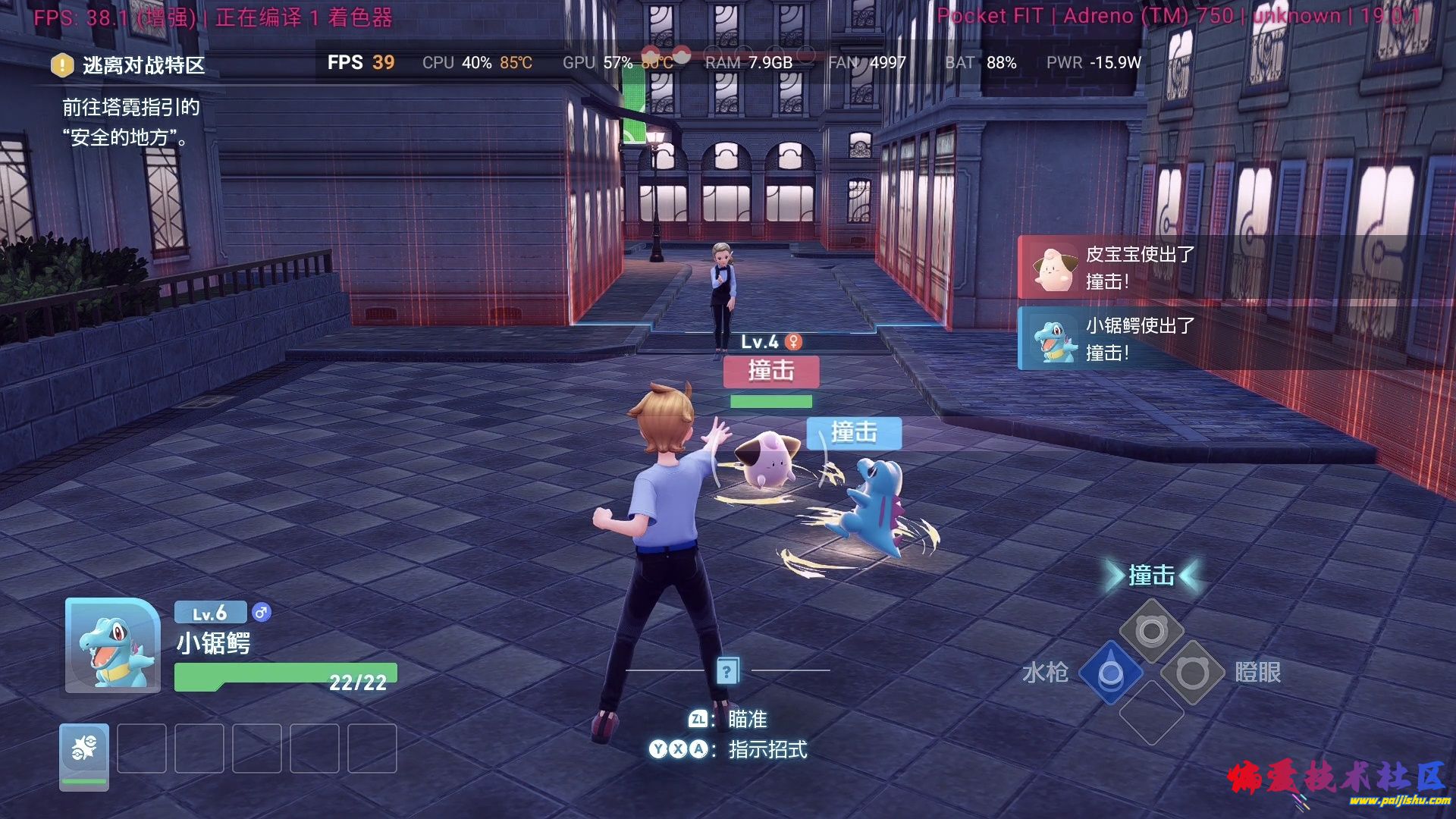Click the first party slot with Pokéball icon

[x=84, y=755]
